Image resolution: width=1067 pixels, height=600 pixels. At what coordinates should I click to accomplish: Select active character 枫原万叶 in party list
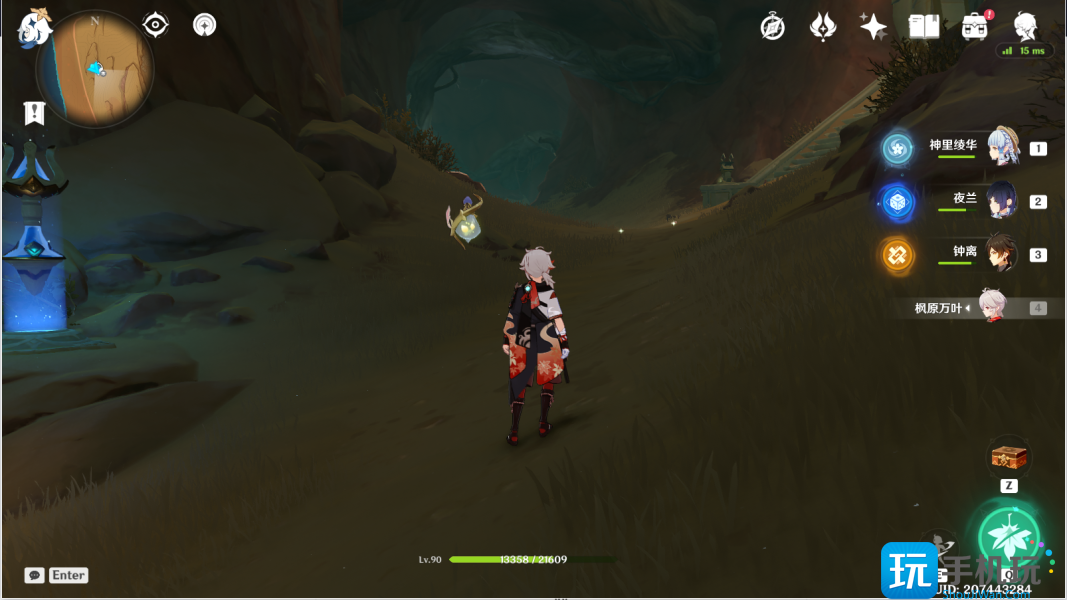990,307
